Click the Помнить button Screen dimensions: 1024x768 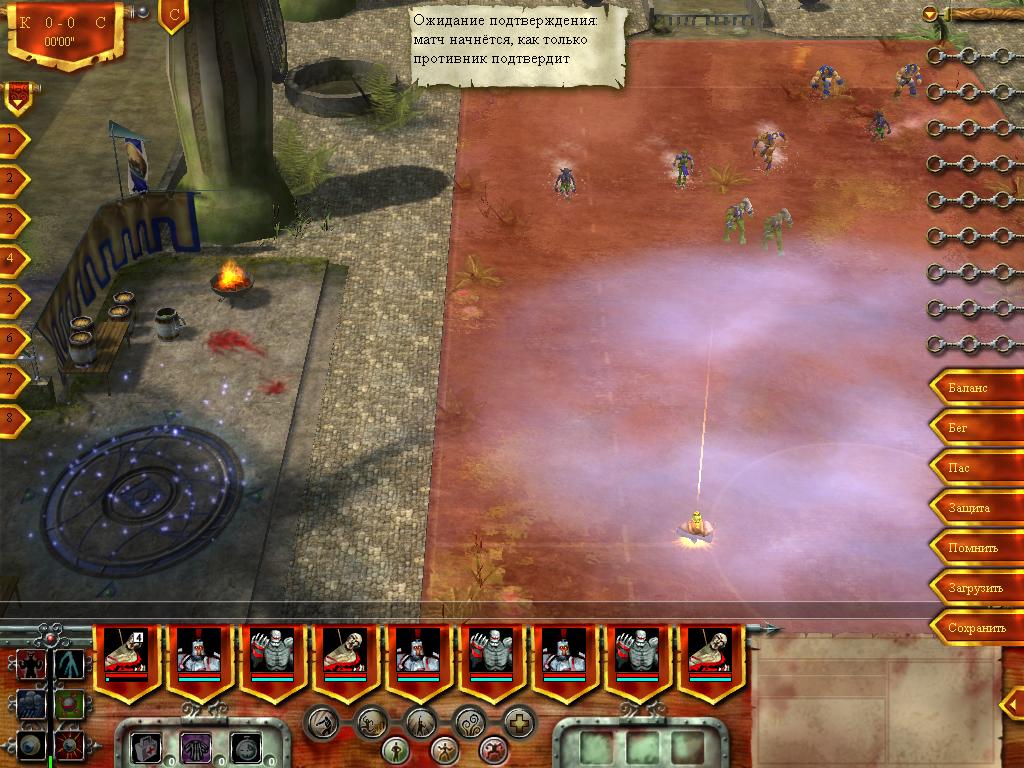[972, 548]
